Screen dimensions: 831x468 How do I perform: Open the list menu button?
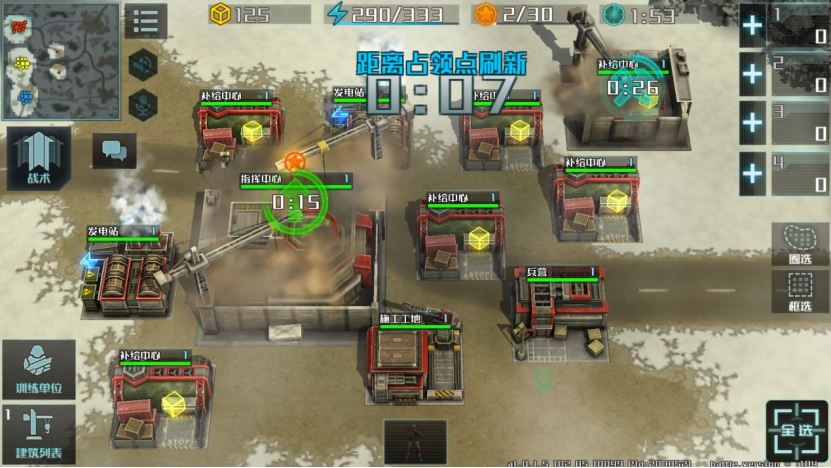point(146,21)
